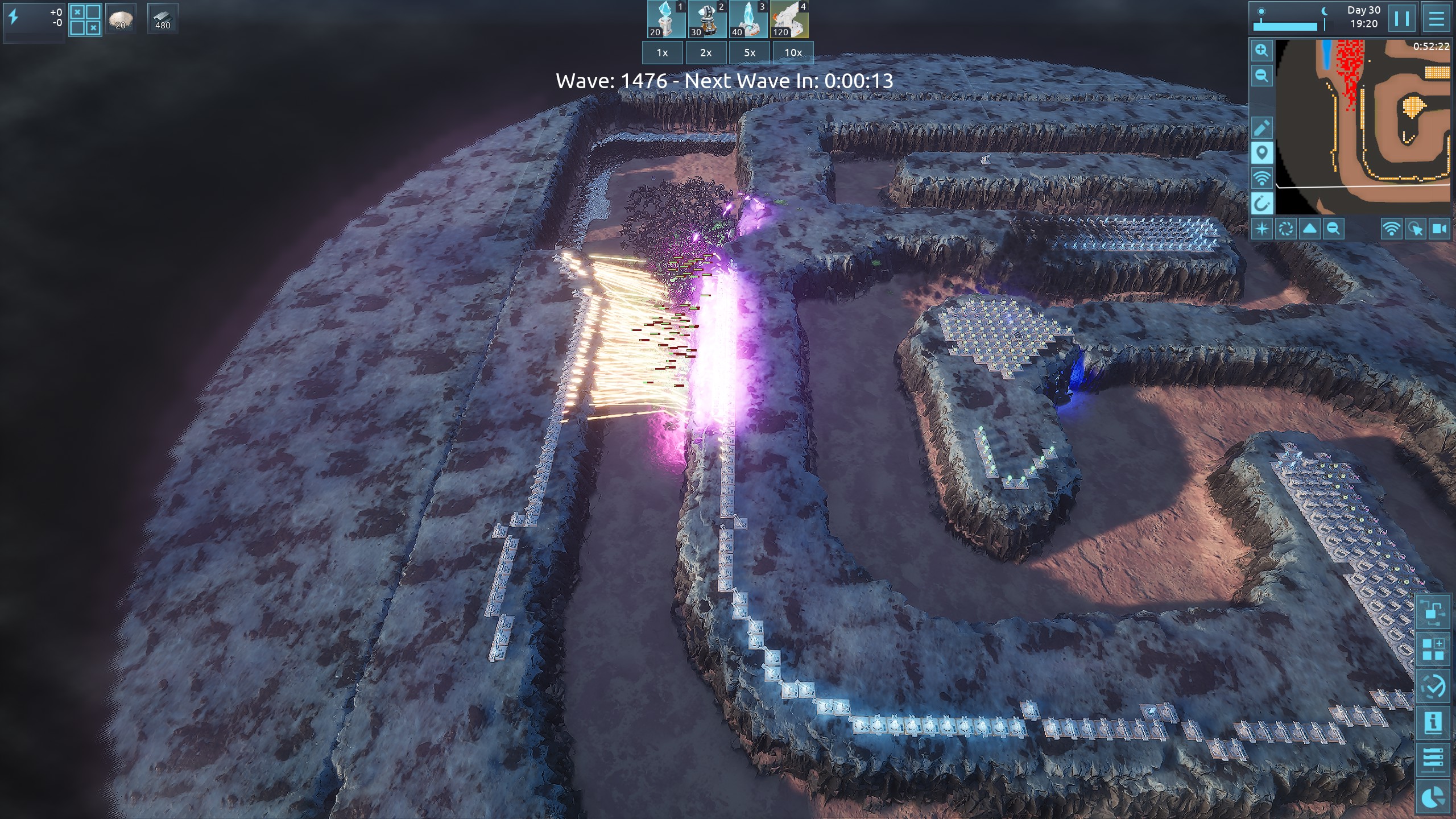Set game speed to 1x

[663, 53]
